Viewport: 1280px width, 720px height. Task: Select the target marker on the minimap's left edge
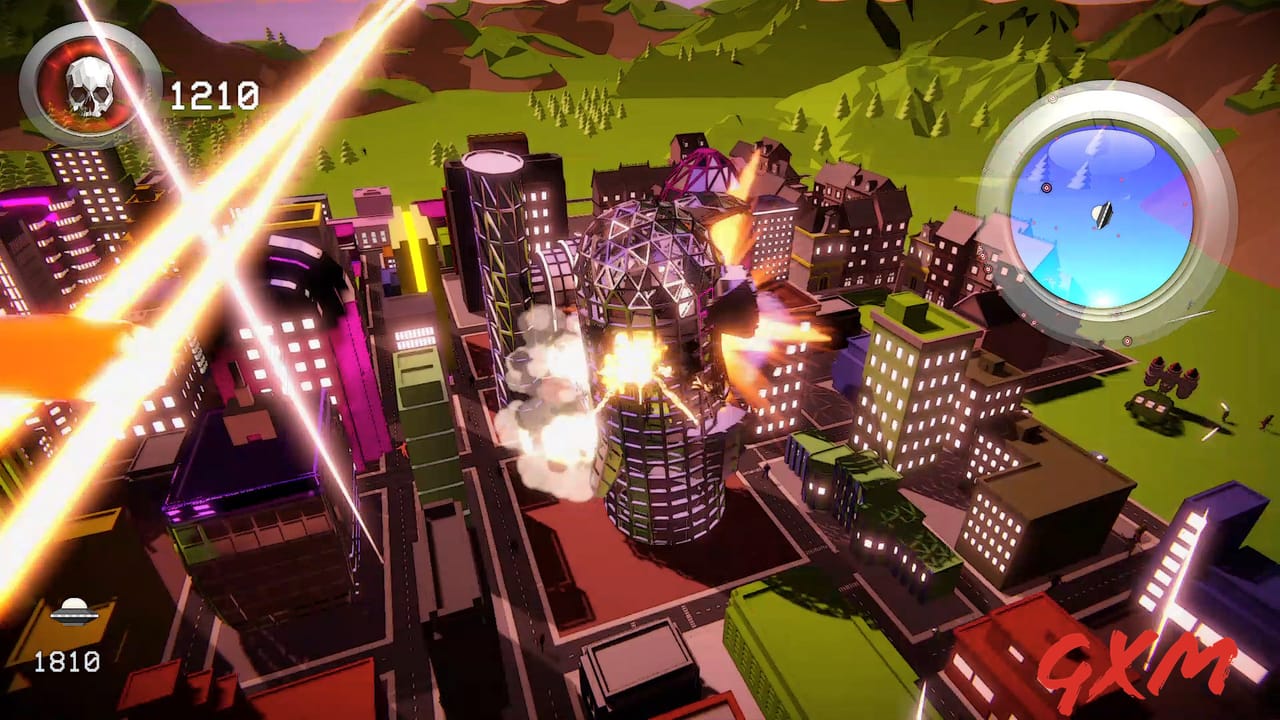[x=1046, y=187]
